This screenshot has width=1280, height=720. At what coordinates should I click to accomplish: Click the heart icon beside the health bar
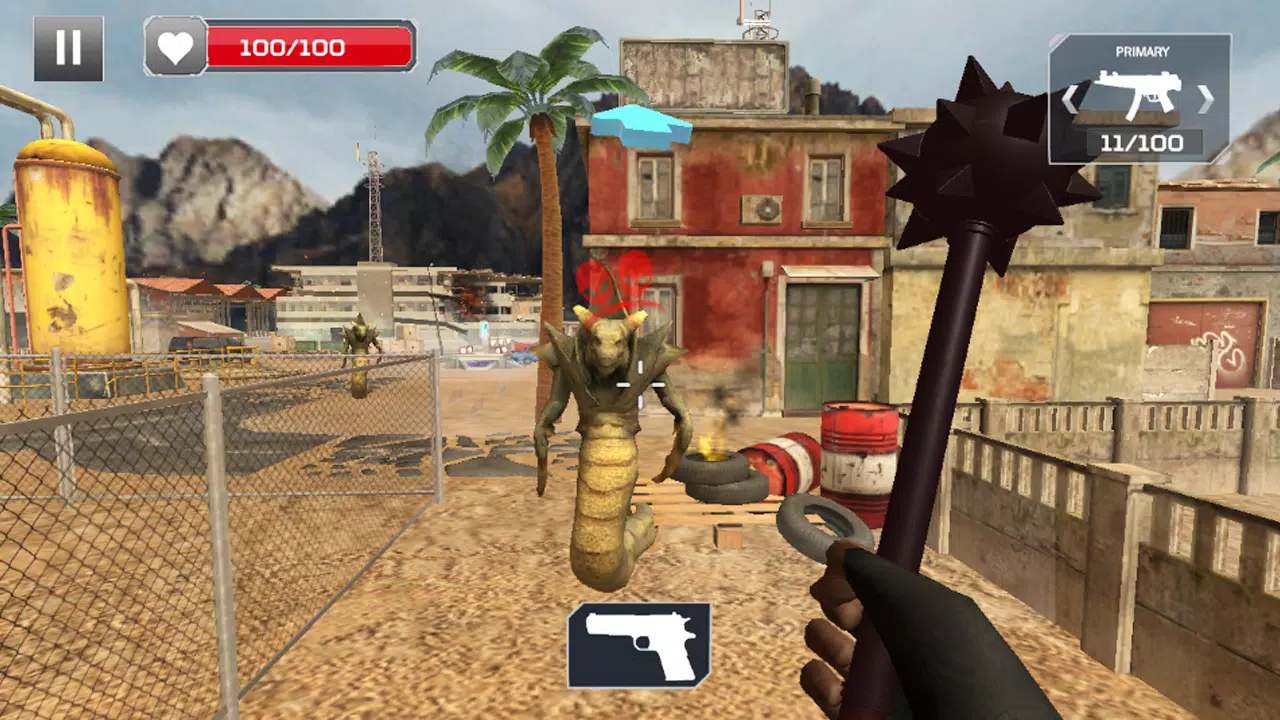[176, 46]
